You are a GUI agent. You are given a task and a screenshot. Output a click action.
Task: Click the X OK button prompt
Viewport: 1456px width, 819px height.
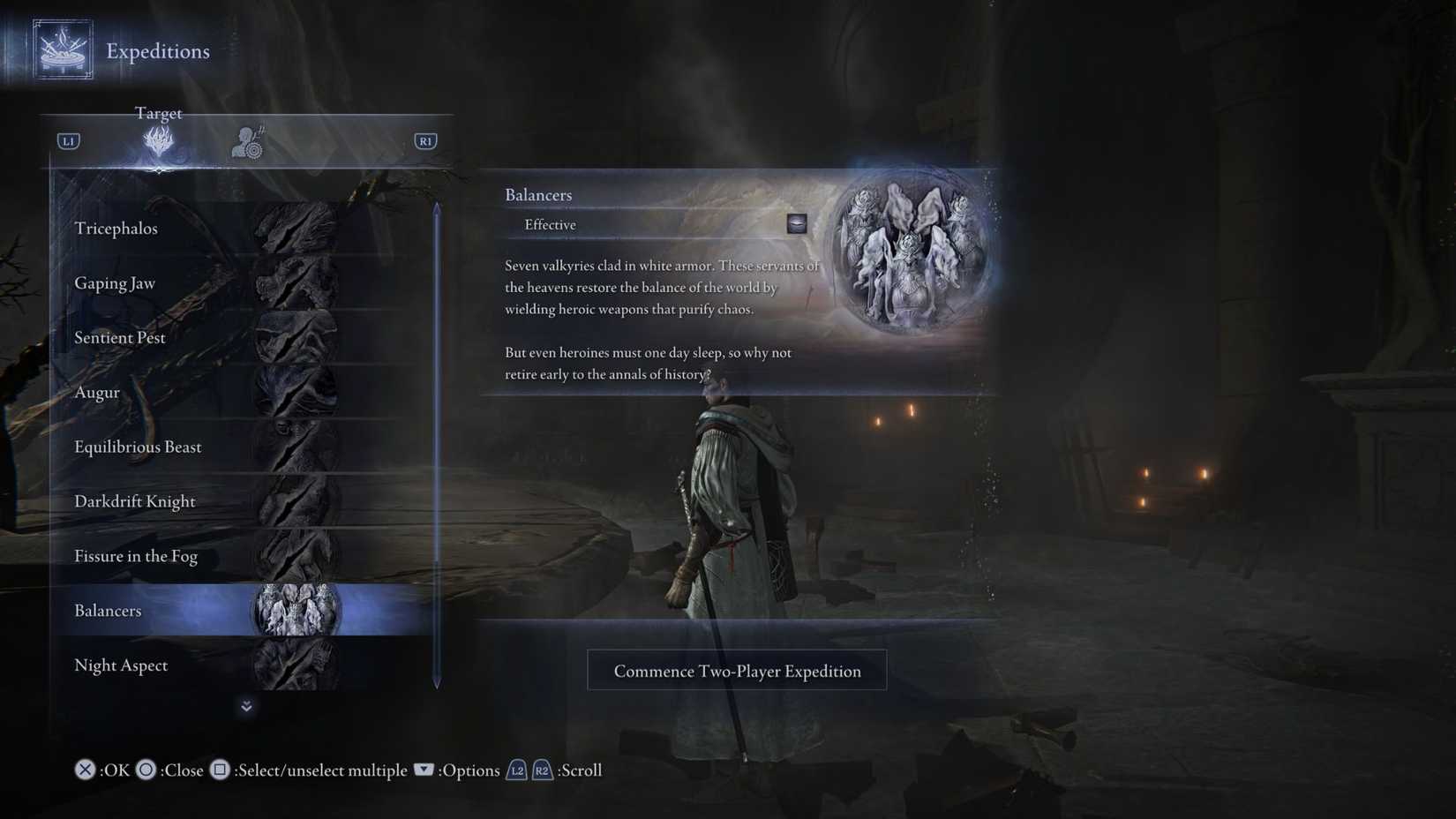point(84,770)
